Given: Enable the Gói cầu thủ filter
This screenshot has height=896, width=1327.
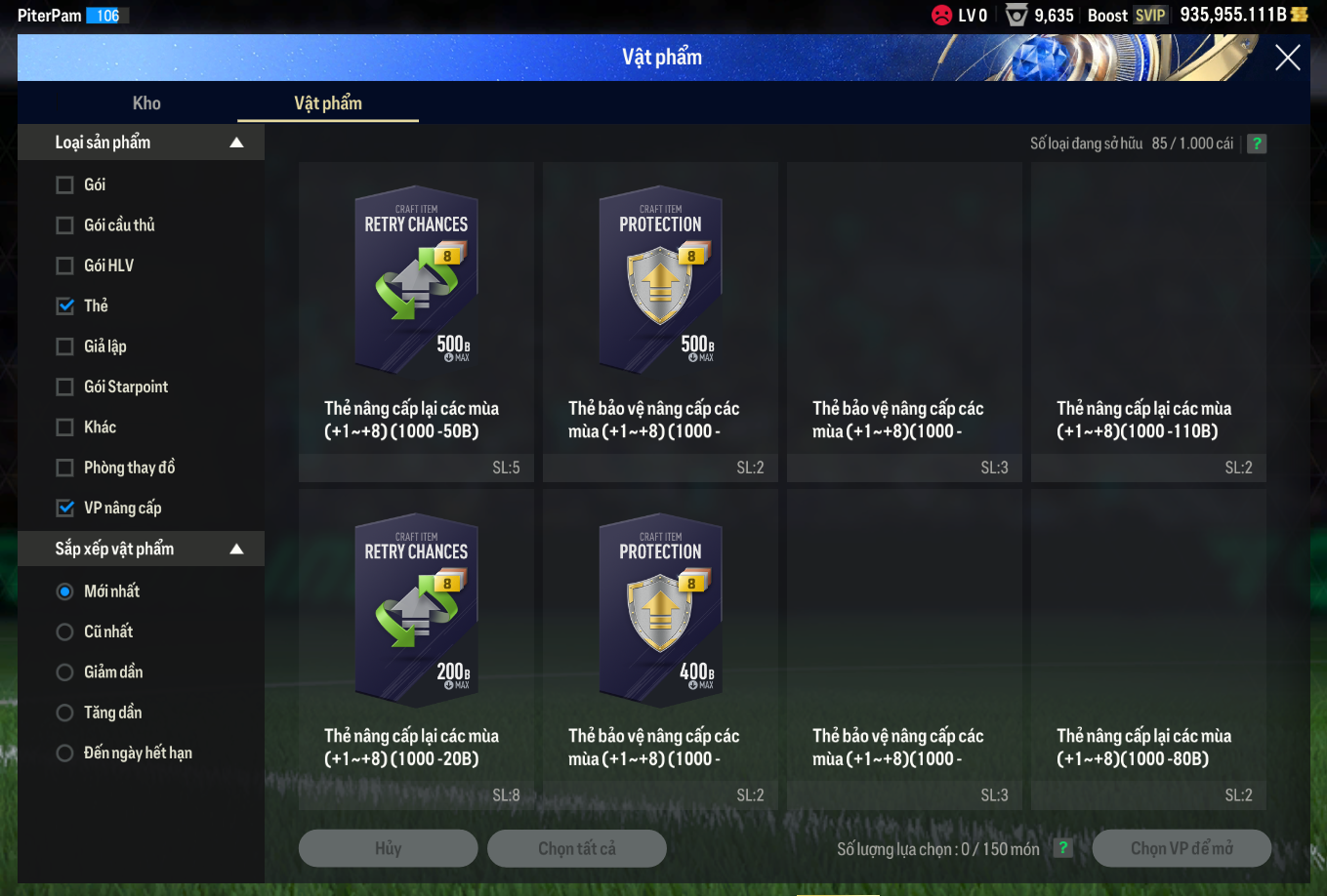Looking at the screenshot, I should 65,225.
